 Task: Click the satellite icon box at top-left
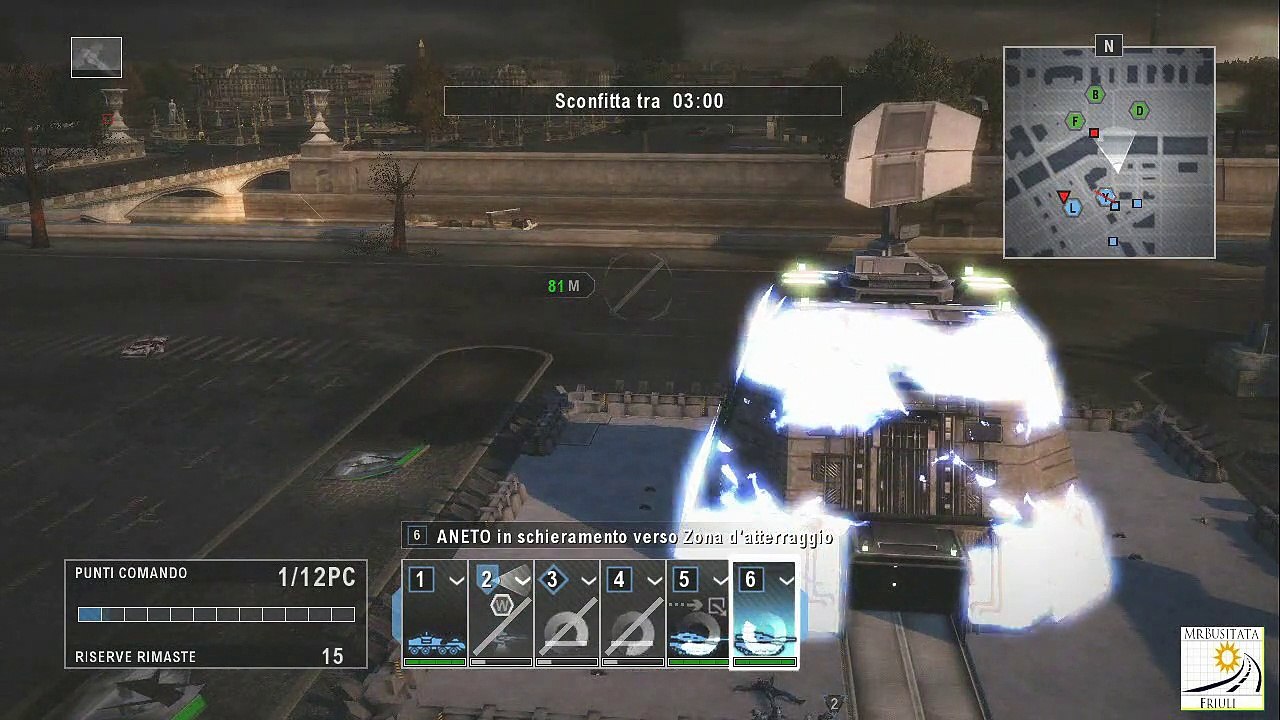tap(96, 57)
